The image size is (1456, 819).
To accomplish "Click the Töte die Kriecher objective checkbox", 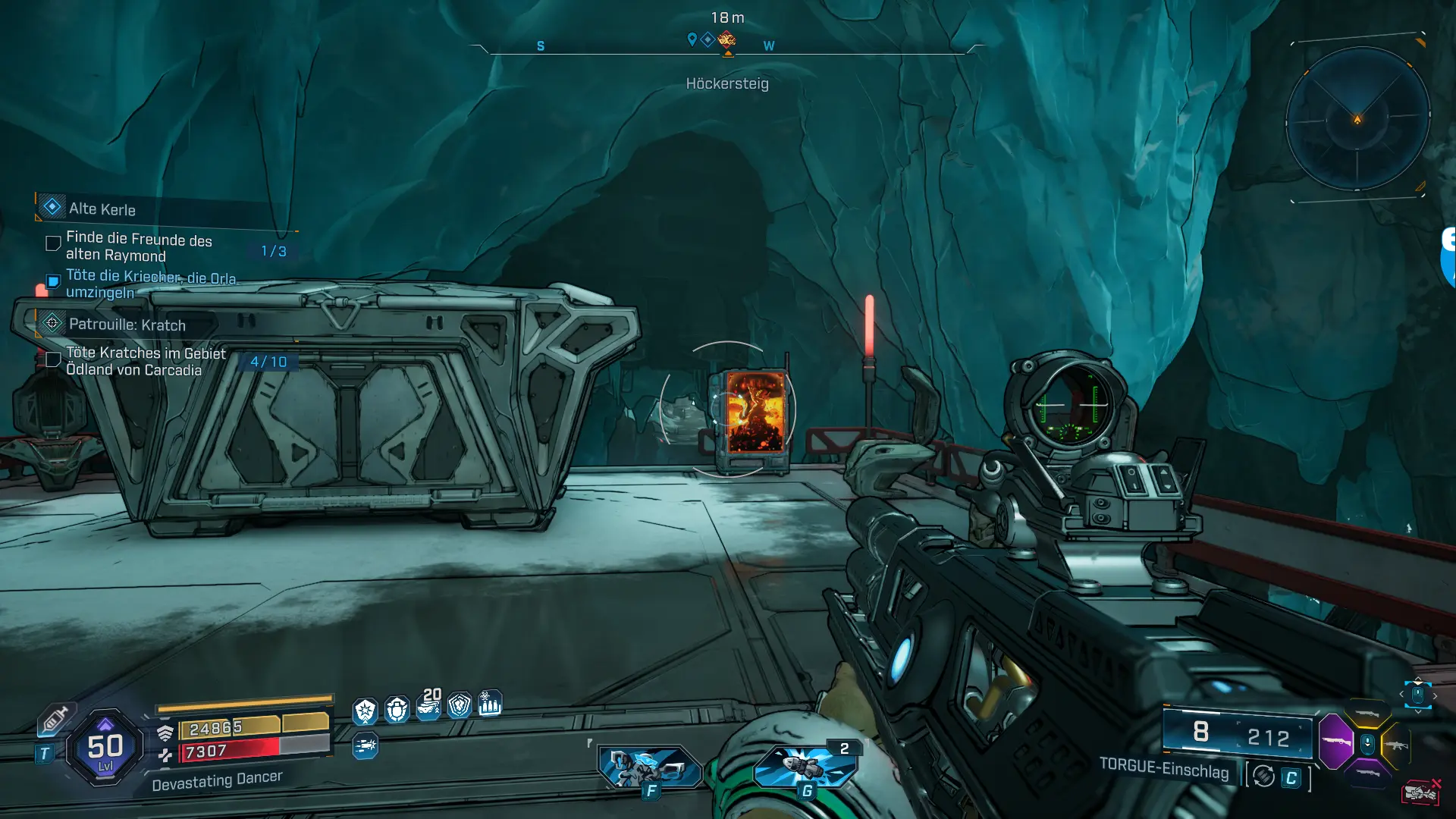I will [x=53, y=282].
